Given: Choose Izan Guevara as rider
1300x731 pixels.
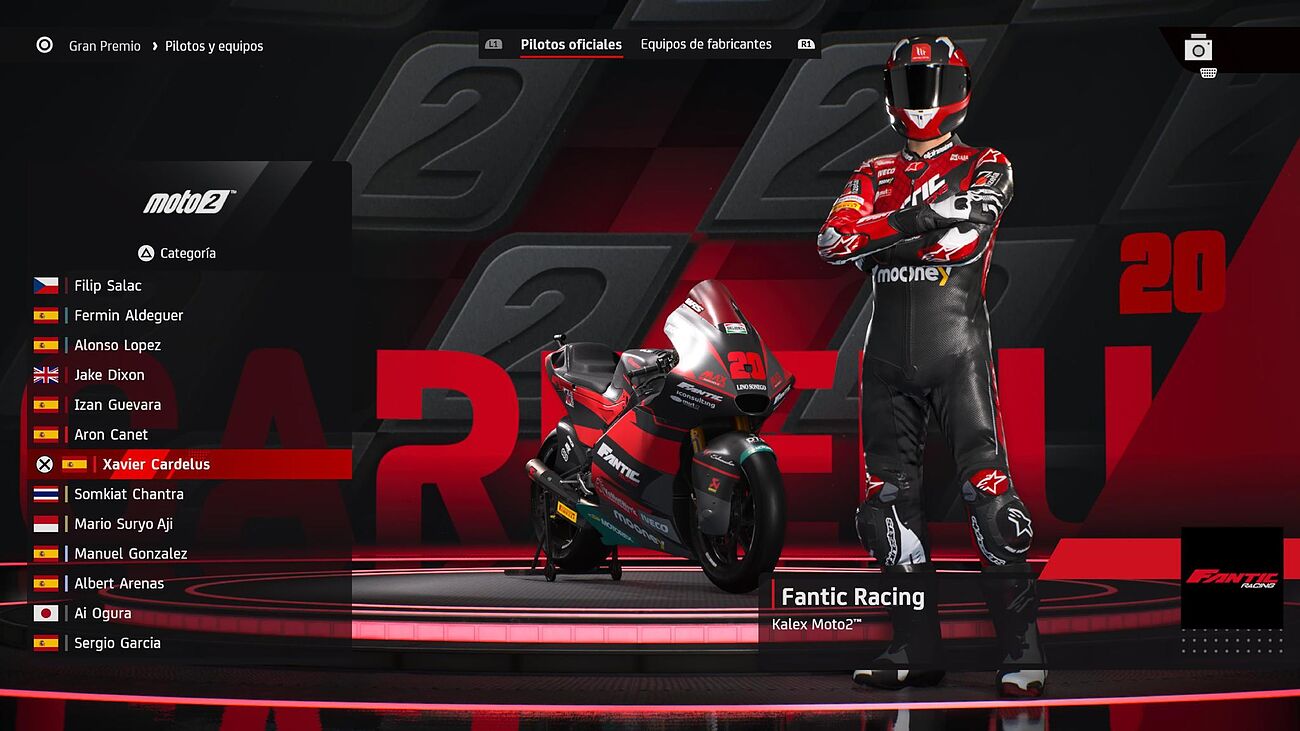Looking at the screenshot, I should point(117,405).
